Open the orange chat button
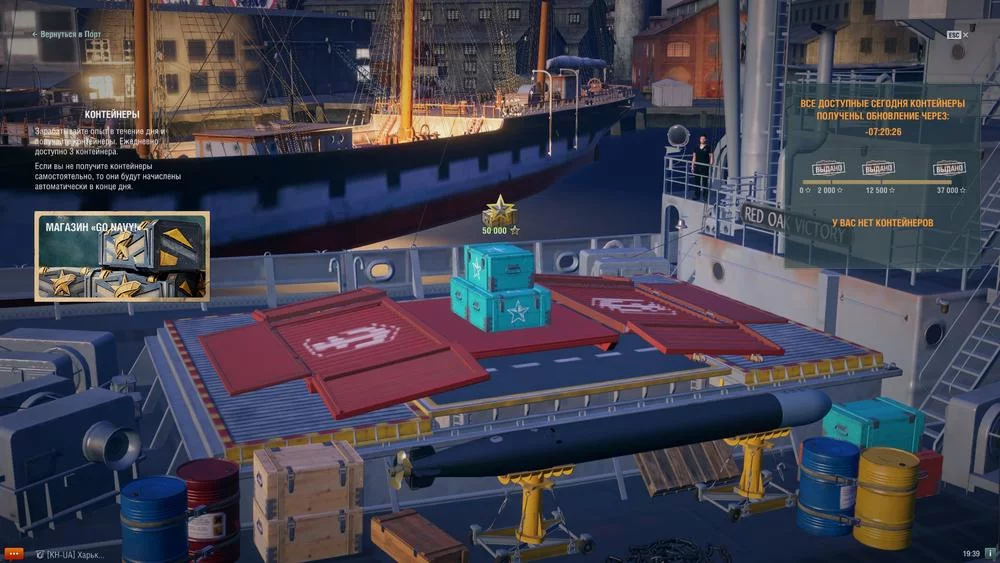The image size is (1000, 563). pos(14,553)
